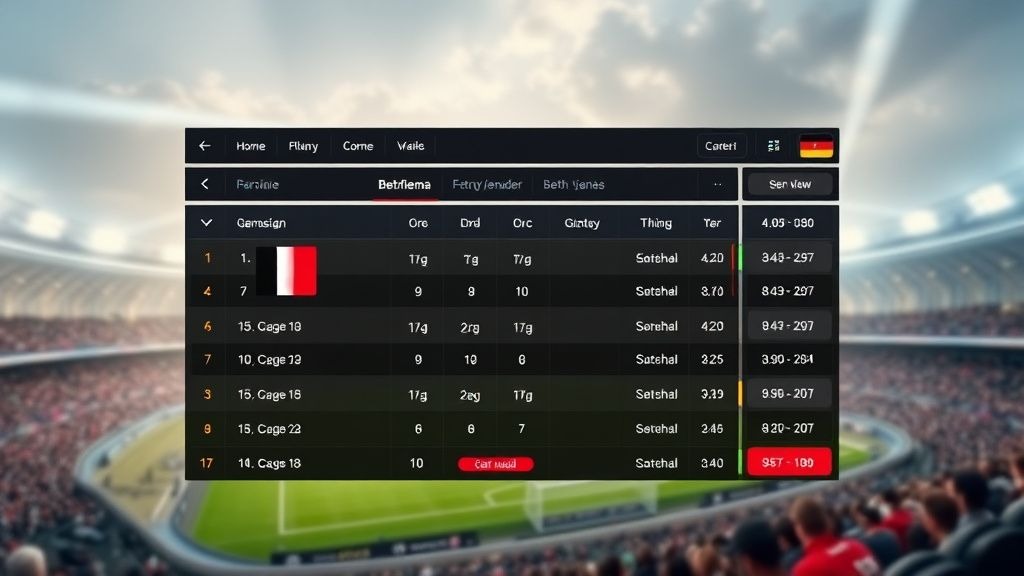The image size is (1024, 576).
Task: Switch to the Farsinie tab
Action: coord(257,184)
